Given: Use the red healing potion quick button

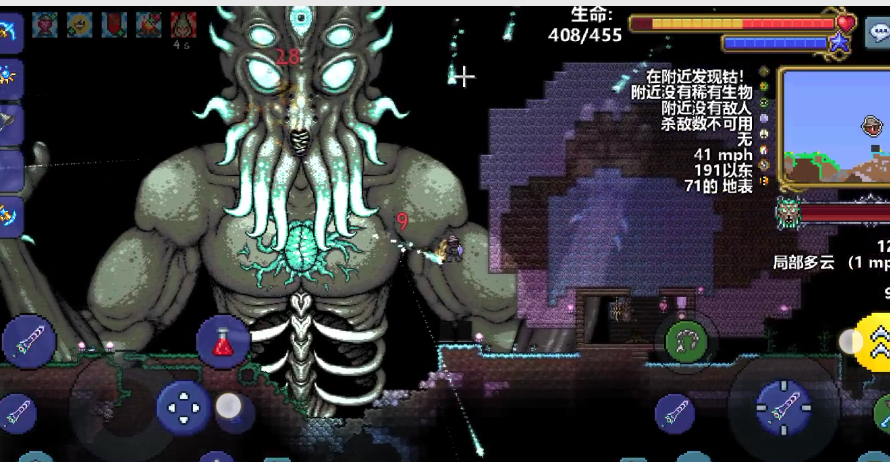Looking at the screenshot, I should (x=223, y=342).
